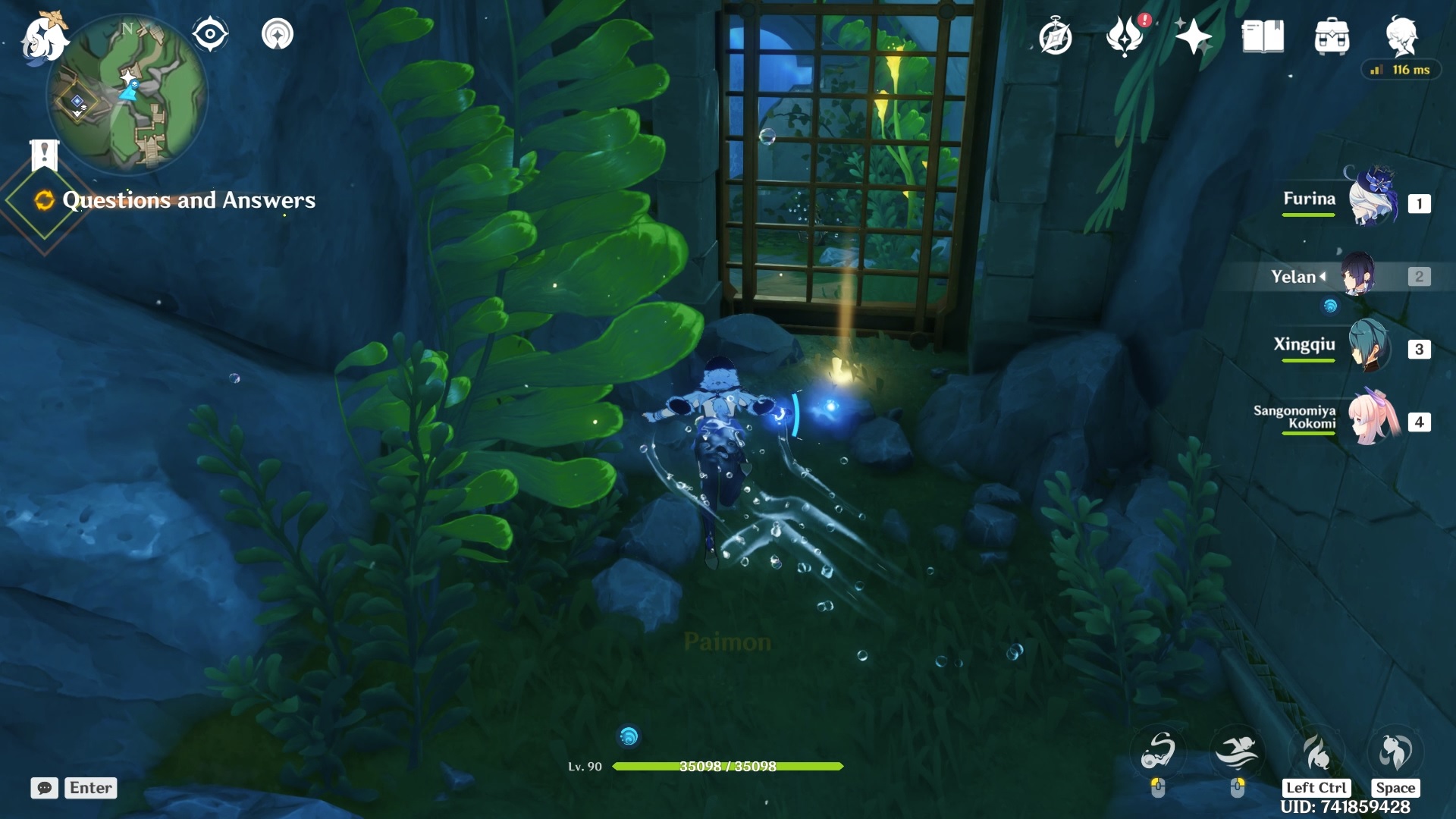Open the Adventurer Handbook compass icon

point(1057,34)
